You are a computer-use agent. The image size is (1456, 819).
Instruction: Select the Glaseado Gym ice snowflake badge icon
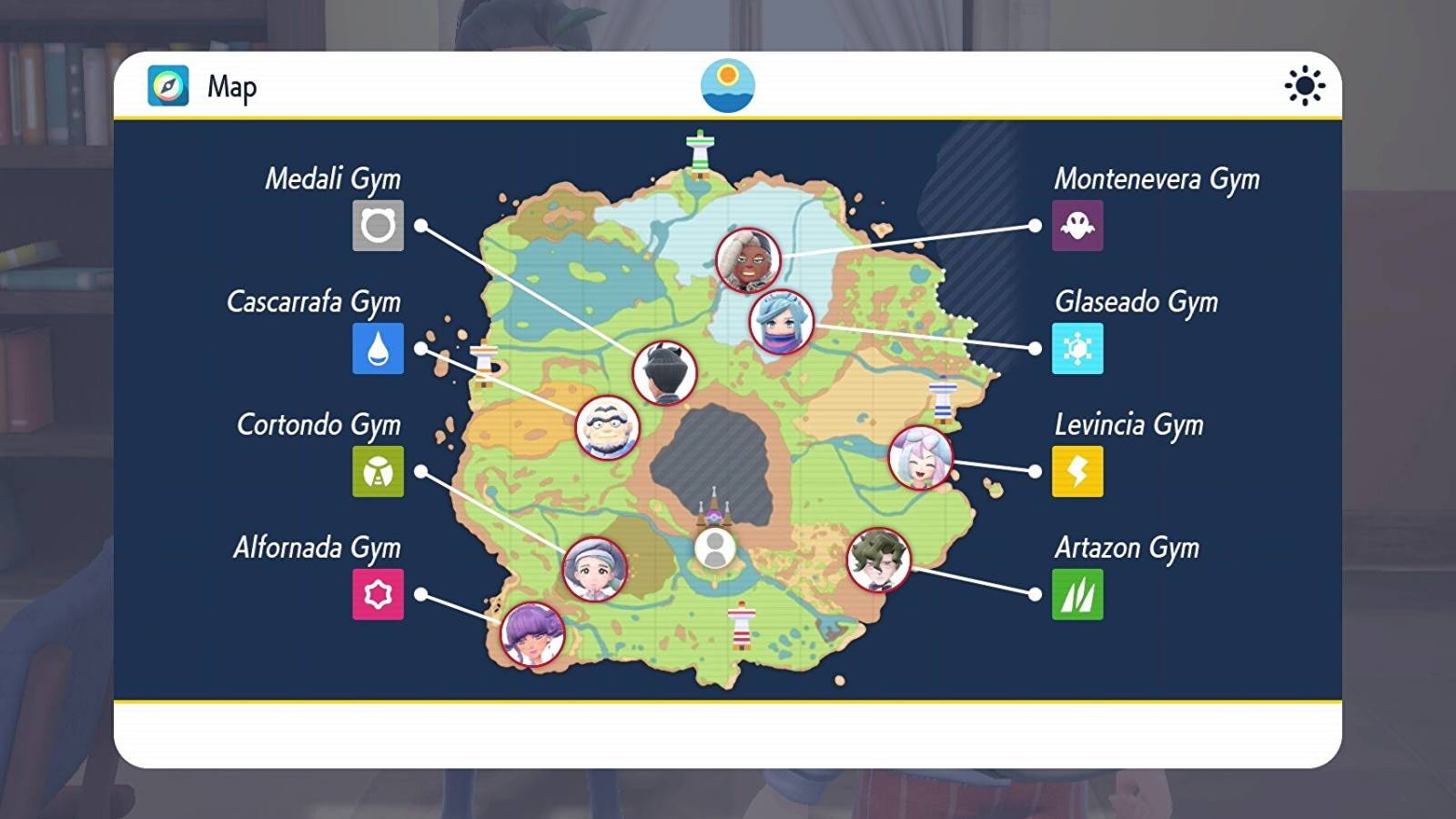pyautogui.click(x=1077, y=350)
